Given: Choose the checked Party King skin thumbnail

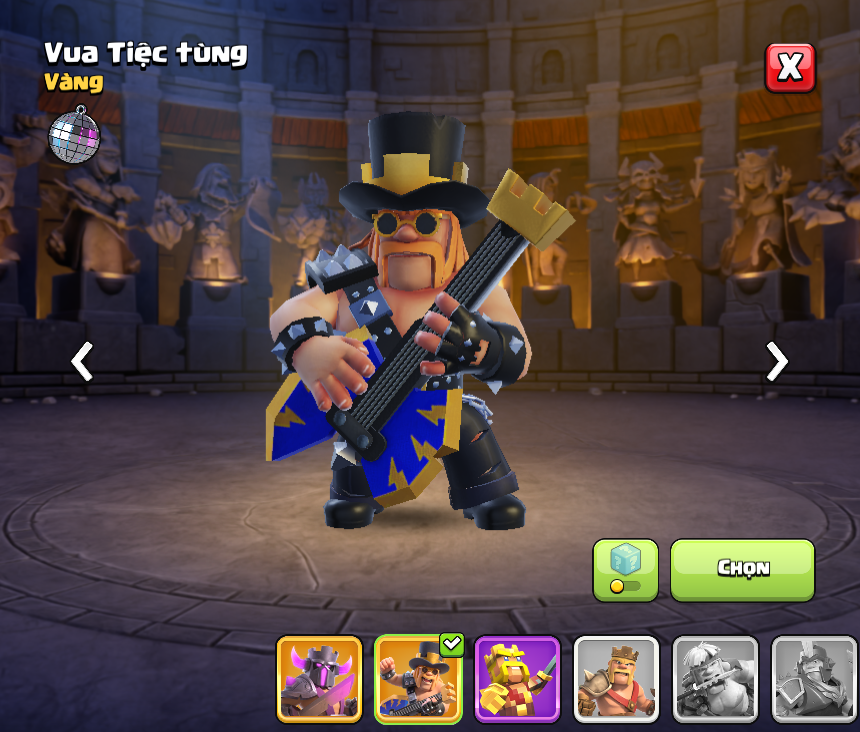Looking at the screenshot, I should (418, 679).
